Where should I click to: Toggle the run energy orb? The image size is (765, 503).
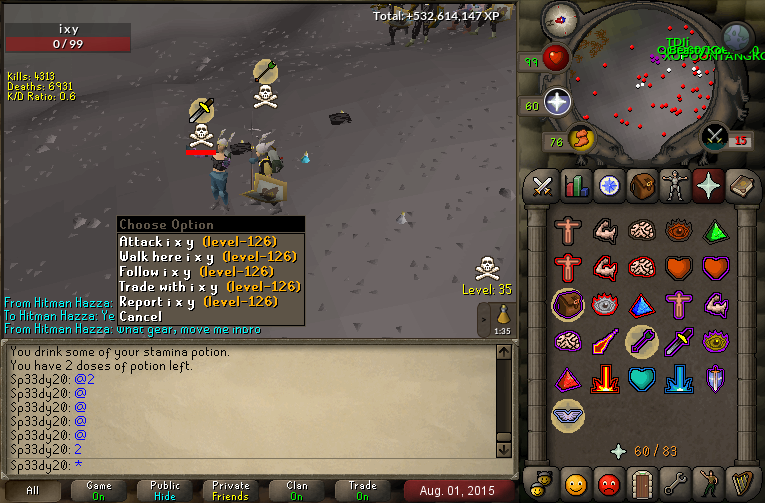coord(581,138)
